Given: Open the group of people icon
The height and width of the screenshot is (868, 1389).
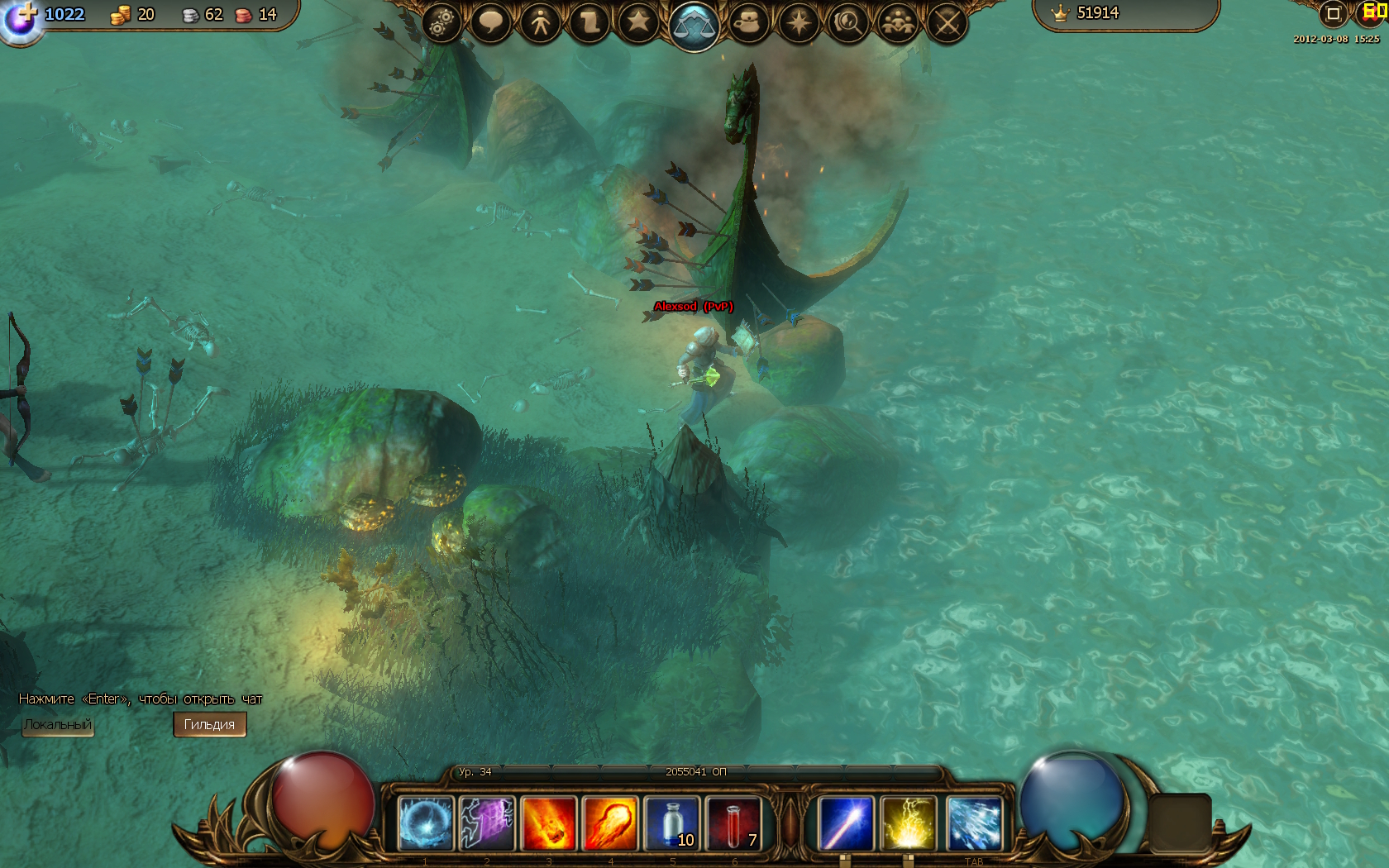Looking at the screenshot, I should (897, 22).
